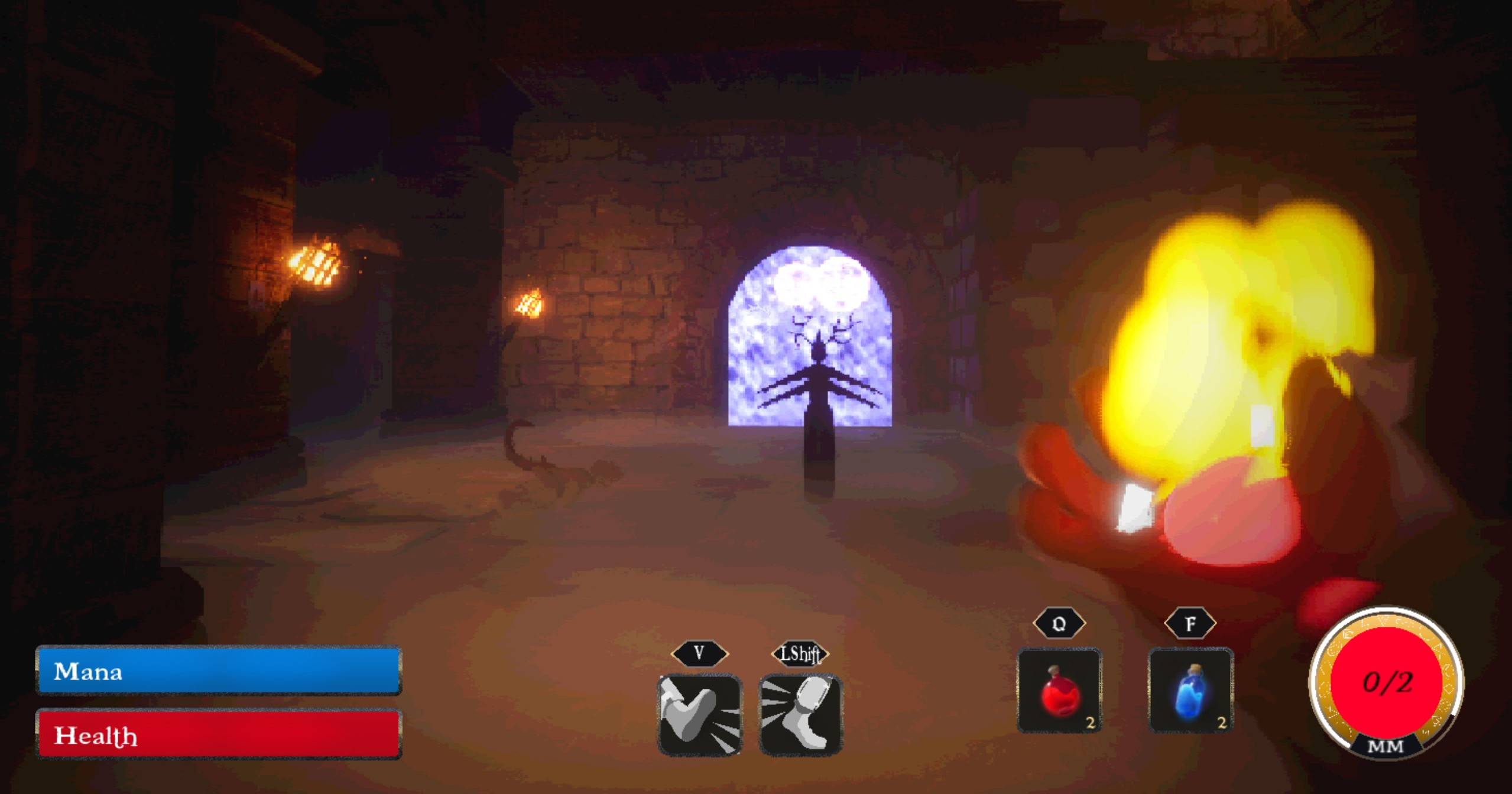Click the hexagonal V keybind label
The image size is (1512, 794).
click(699, 653)
